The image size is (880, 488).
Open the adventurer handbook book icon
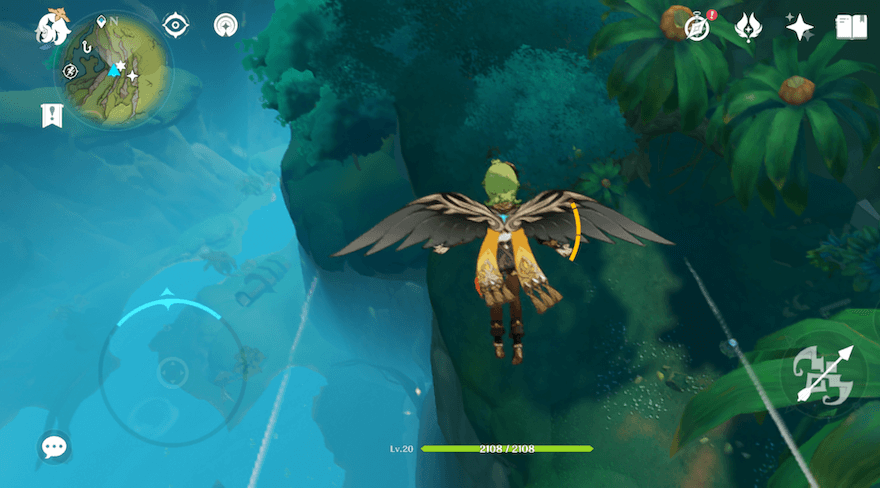coord(850,27)
